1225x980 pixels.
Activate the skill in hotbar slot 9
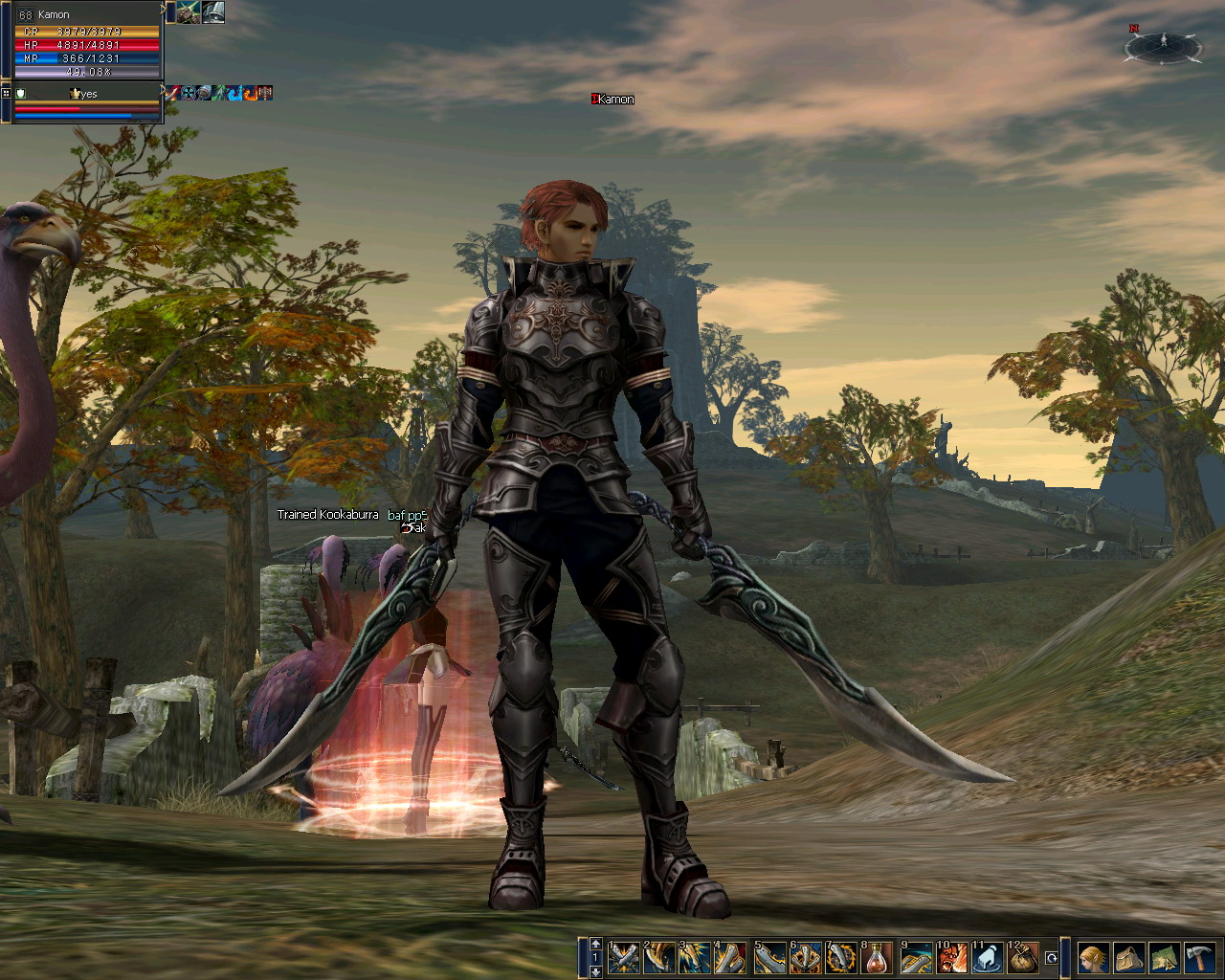(916, 957)
